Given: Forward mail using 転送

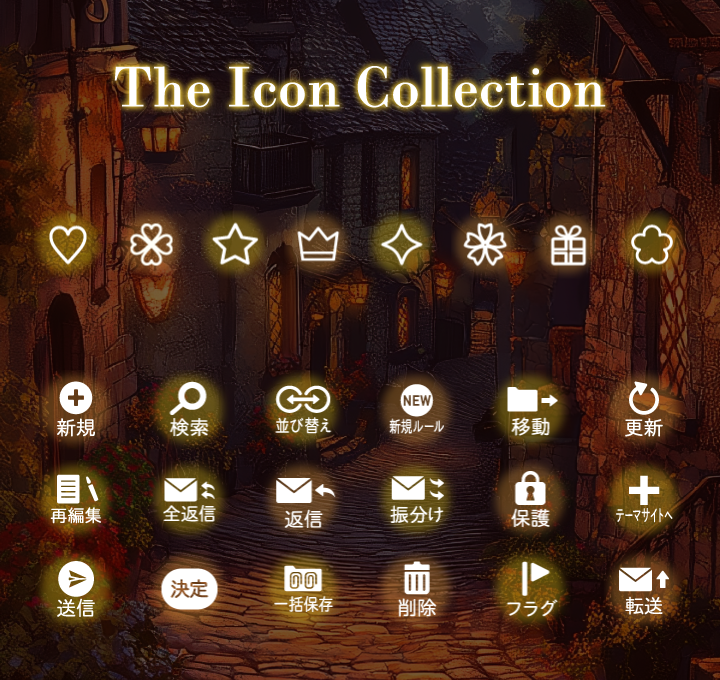Looking at the screenshot, I should tap(644, 589).
